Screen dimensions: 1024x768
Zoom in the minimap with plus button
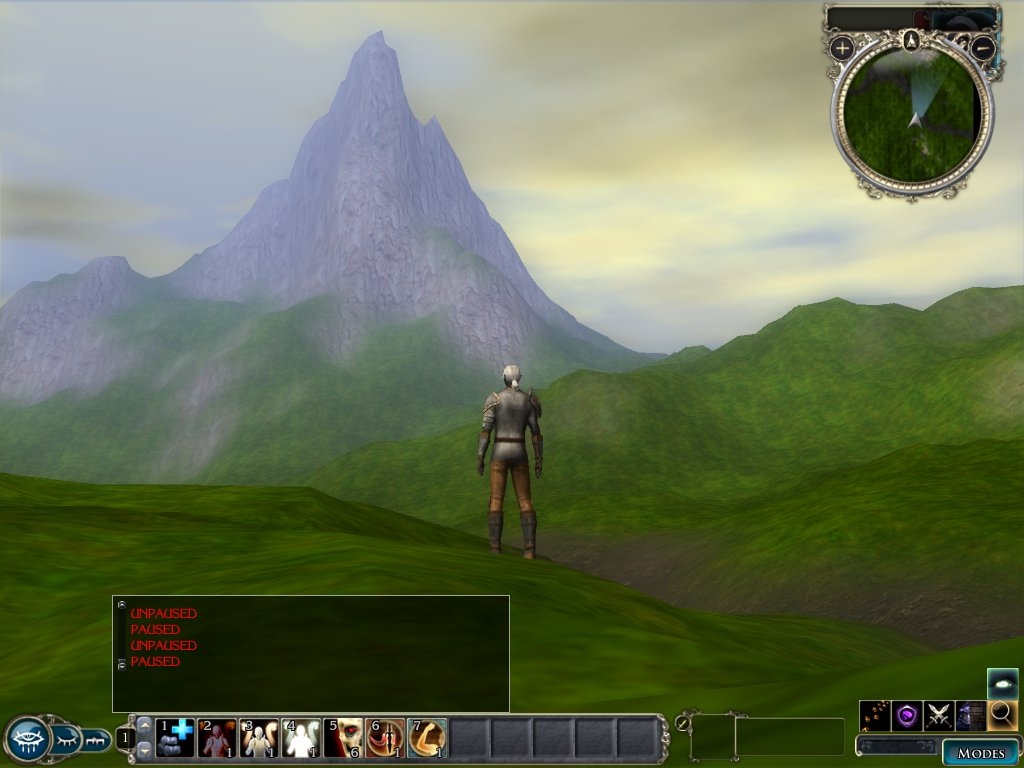(x=842, y=47)
